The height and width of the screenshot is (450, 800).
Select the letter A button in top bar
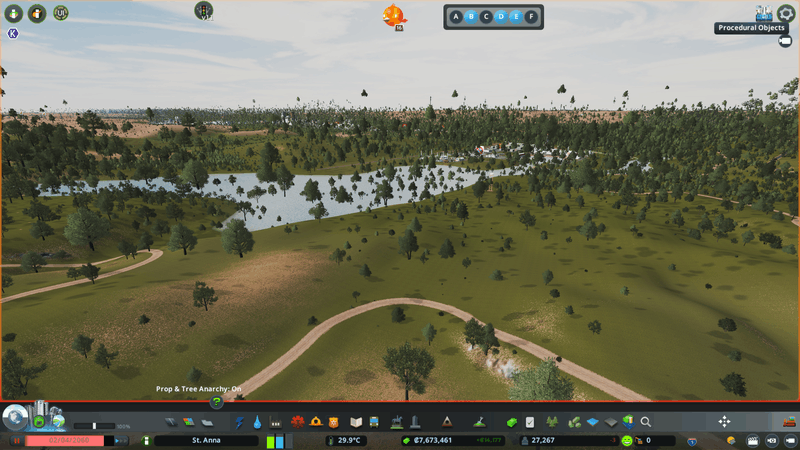coord(456,17)
